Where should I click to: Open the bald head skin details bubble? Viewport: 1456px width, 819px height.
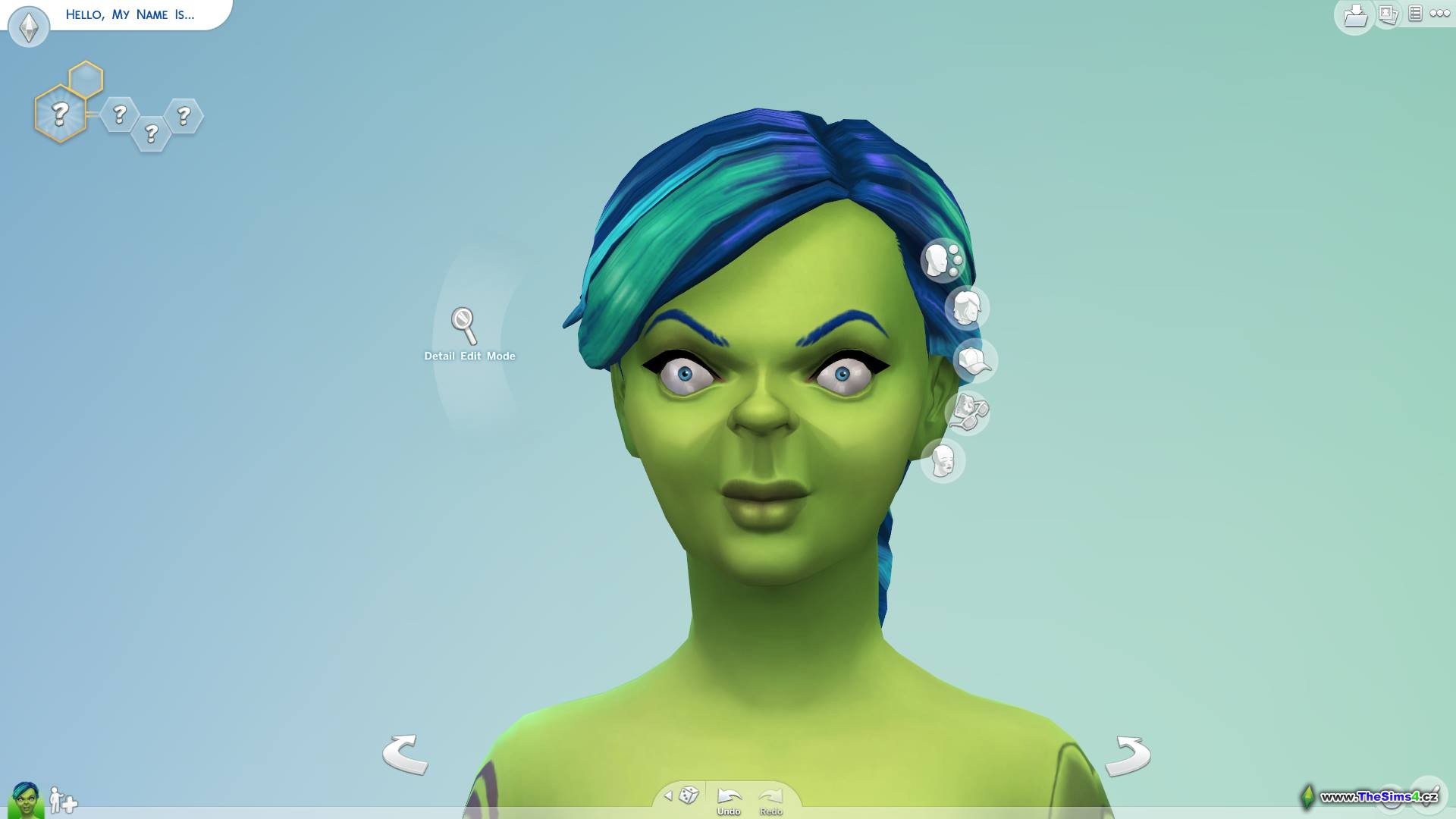tap(943, 460)
